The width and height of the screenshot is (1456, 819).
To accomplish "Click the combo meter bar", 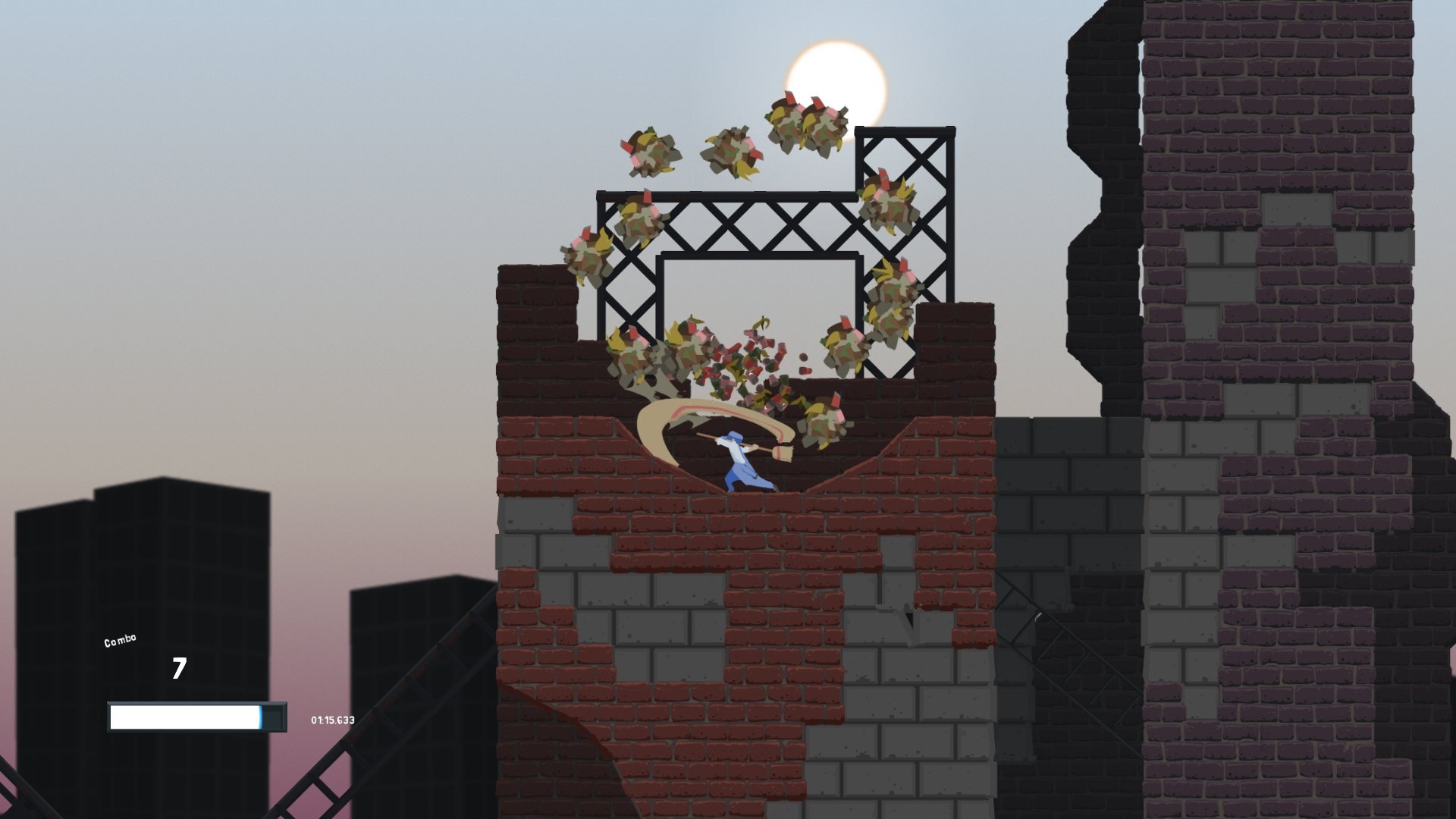I will tap(186, 716).
